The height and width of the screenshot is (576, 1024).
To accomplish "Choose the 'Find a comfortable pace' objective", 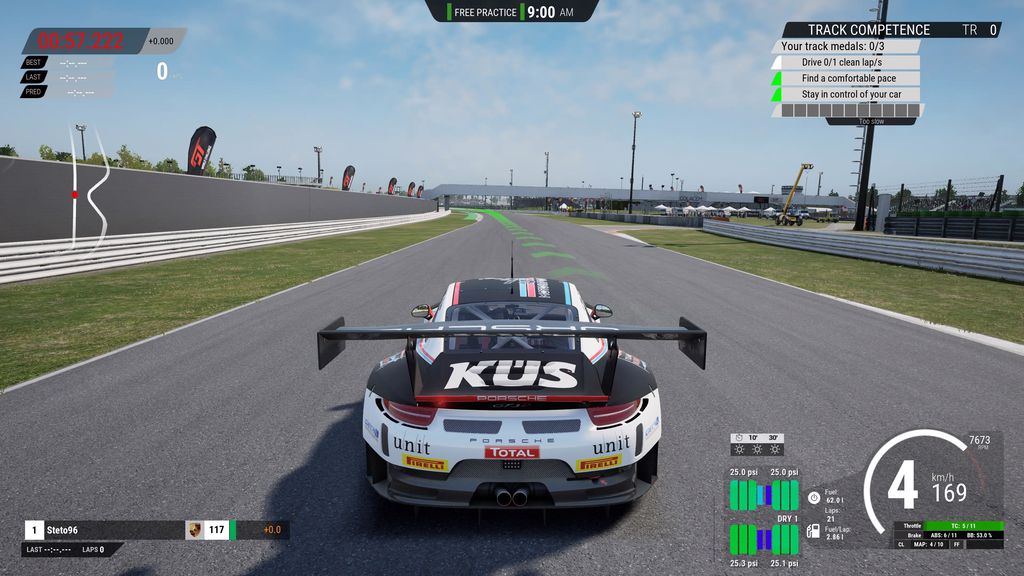I will click(x=848, y=78).
